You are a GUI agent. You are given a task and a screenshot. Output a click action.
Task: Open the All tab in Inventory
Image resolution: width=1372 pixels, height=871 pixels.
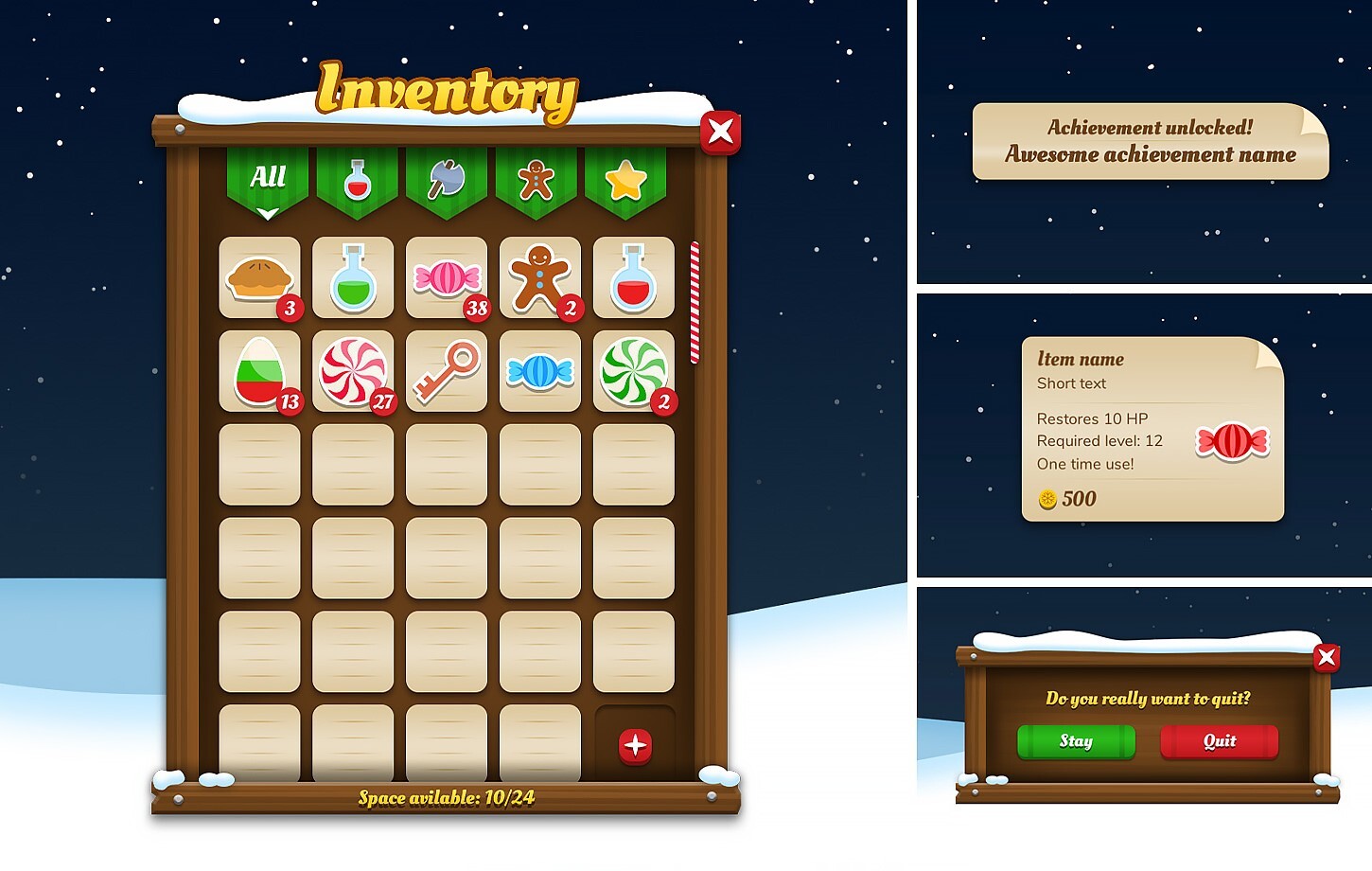tap(266, 178)
